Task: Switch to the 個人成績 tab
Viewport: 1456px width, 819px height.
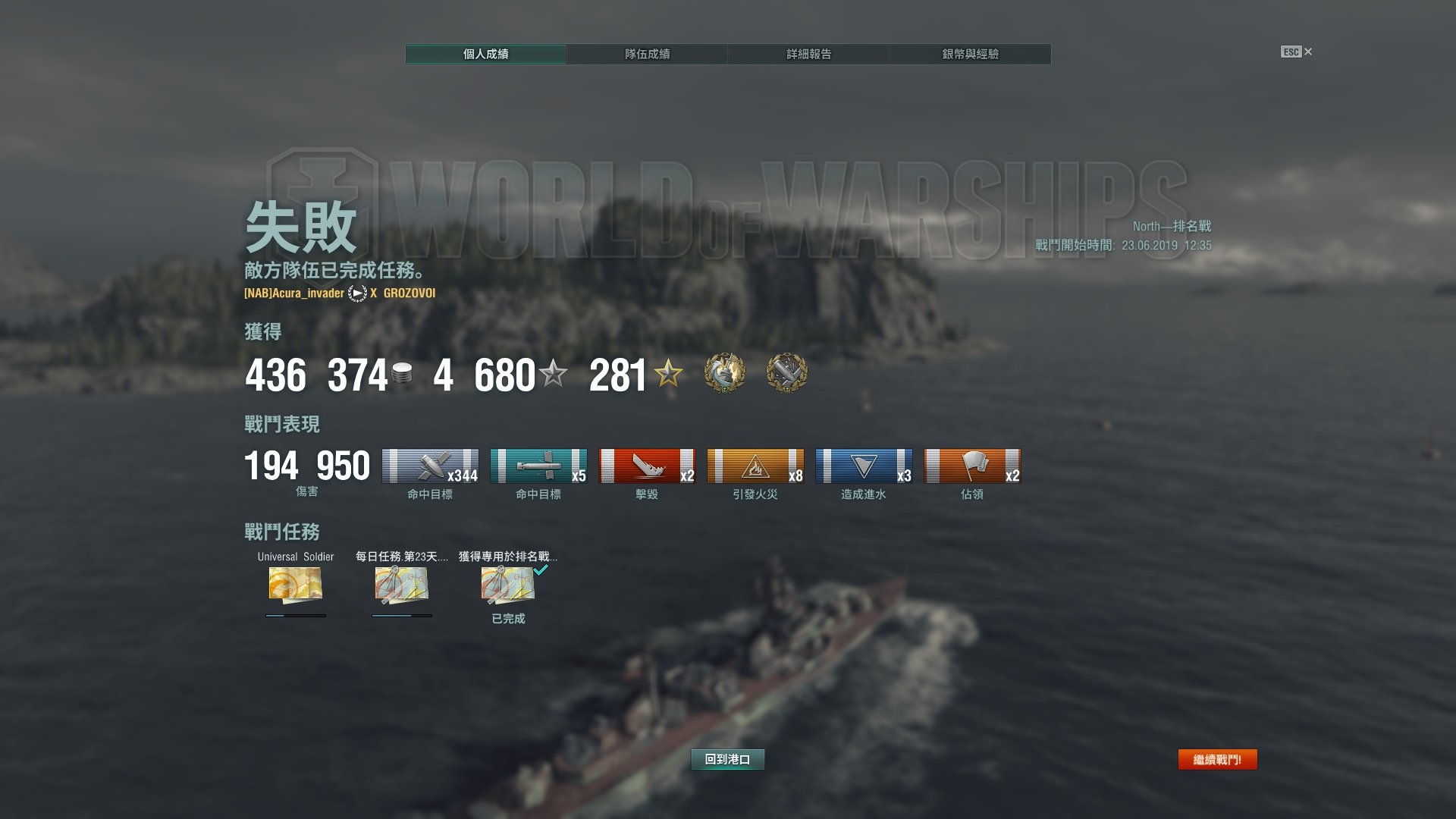Action: 486,54
